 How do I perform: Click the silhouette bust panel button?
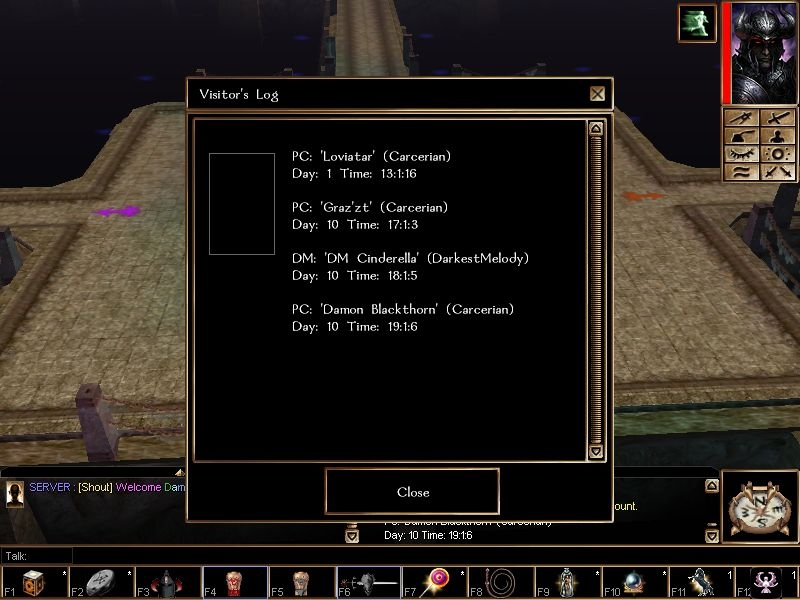(x=777, y=137)
